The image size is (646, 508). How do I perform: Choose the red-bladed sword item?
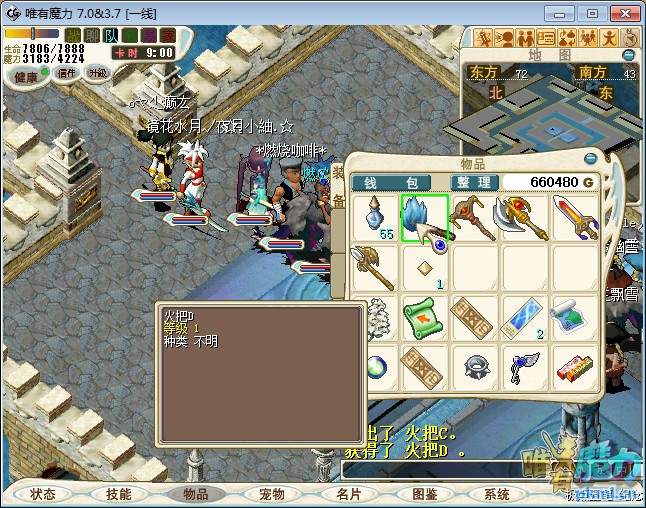tap(574, 218)
